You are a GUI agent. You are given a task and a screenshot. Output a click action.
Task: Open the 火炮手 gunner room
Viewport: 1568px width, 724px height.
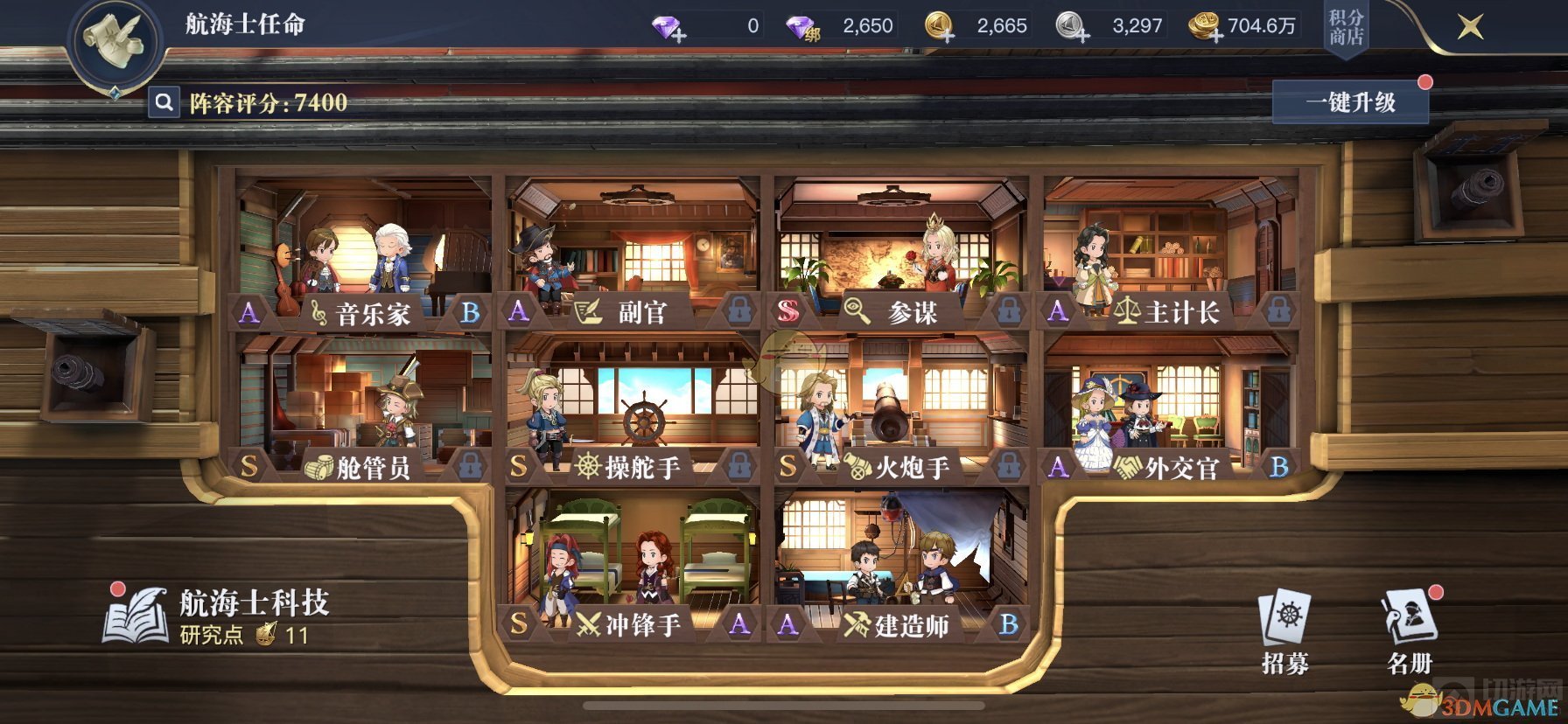pos(901,407)
